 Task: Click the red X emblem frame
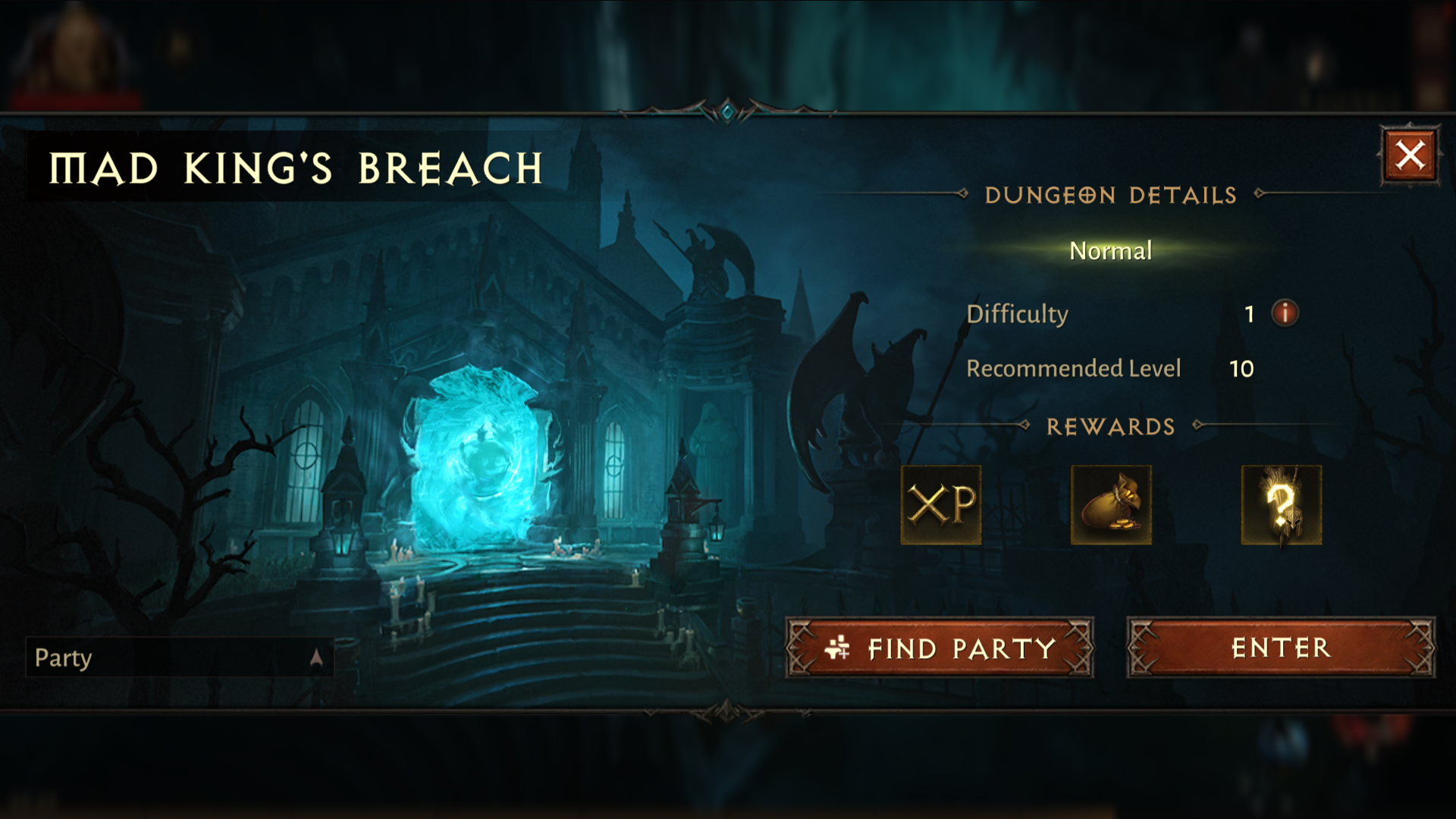pos(1411,155)
